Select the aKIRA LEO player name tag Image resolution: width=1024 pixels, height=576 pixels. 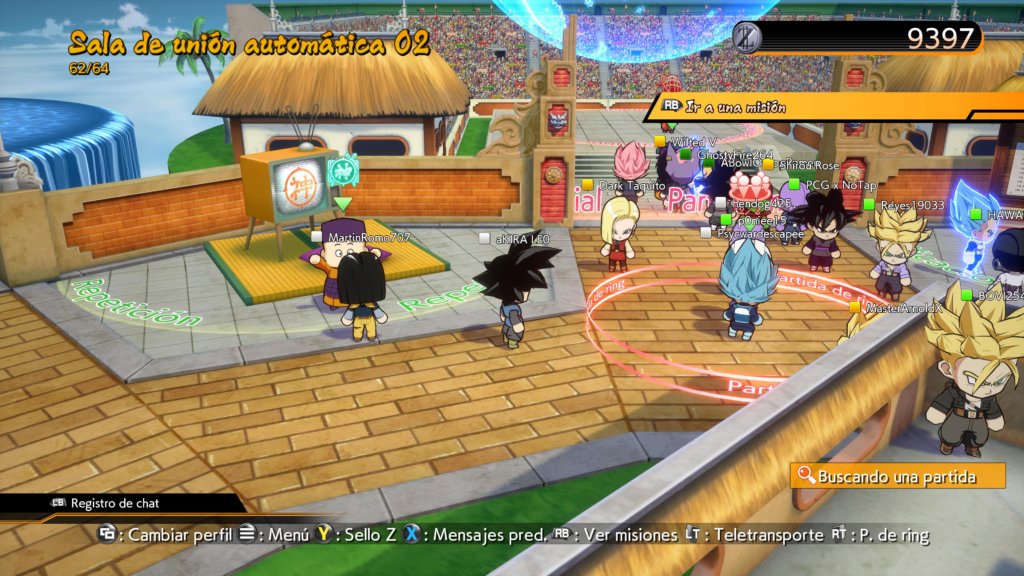point(521,239)
